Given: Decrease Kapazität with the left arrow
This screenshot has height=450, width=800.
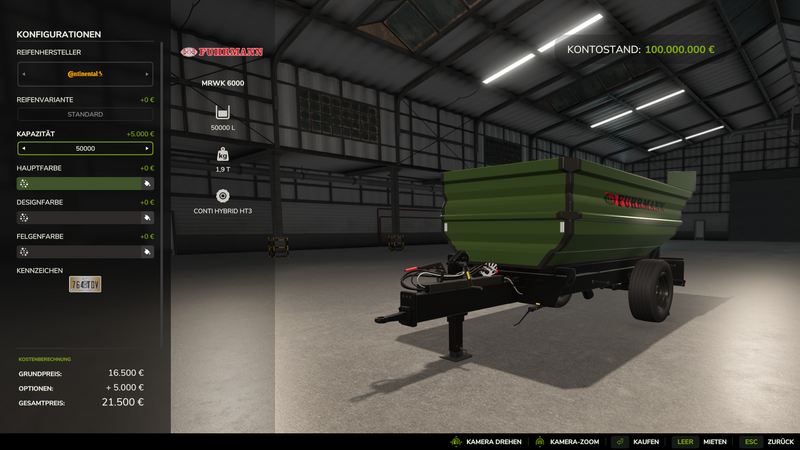Looking at the screenshot, I should [x=22, y=148].
